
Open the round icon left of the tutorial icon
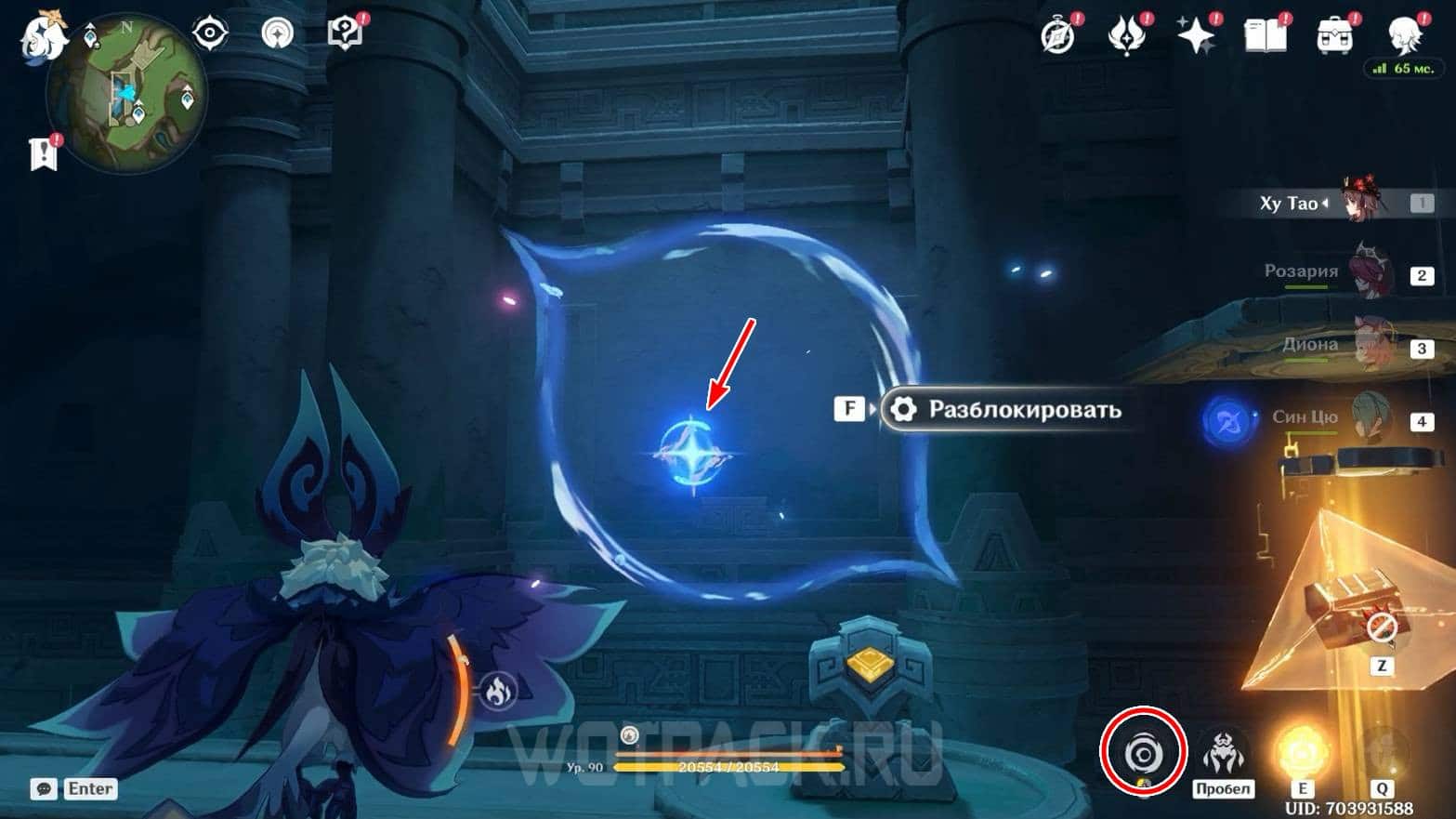[277, 34]
